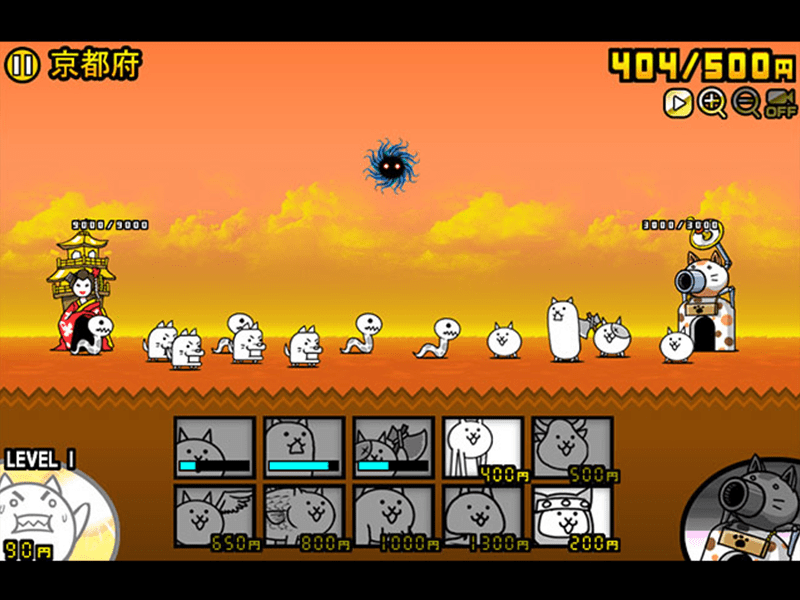Deploy the 650 yen winged cat

215,516
